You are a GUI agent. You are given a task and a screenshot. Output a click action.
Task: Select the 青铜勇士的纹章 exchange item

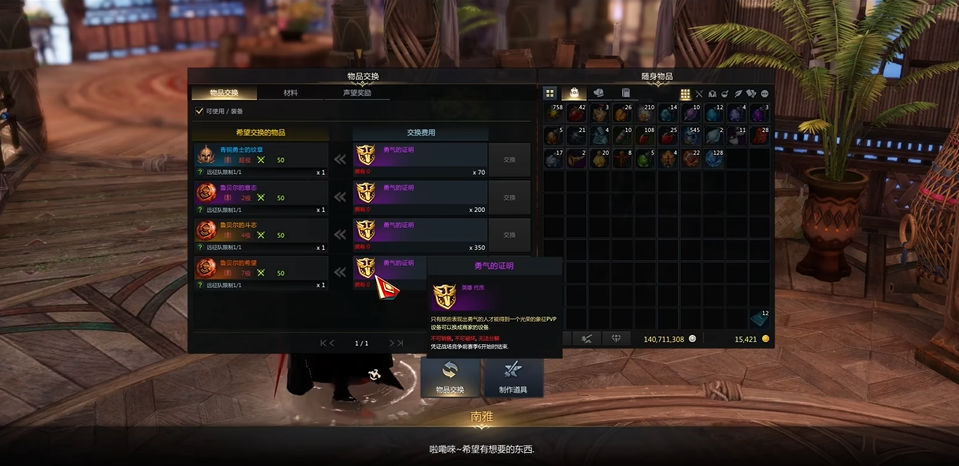click(x=261, y=155)
